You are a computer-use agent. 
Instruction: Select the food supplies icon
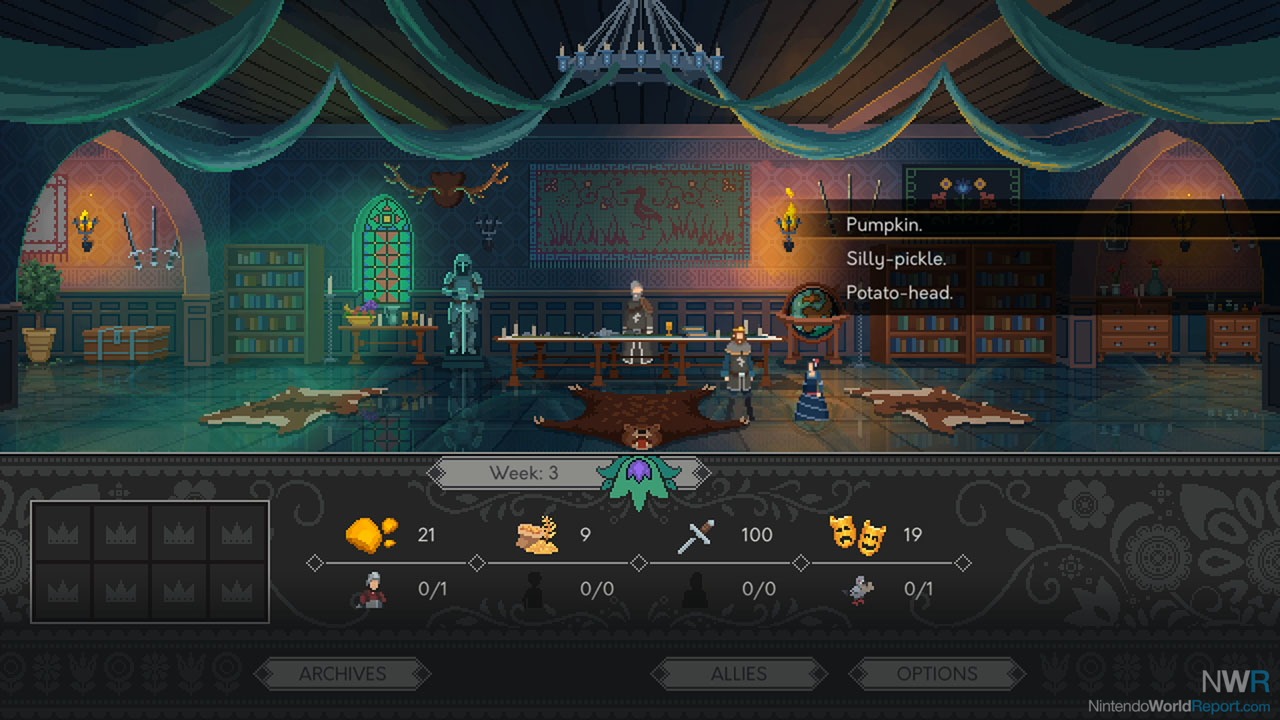click(x=537, y=535)
